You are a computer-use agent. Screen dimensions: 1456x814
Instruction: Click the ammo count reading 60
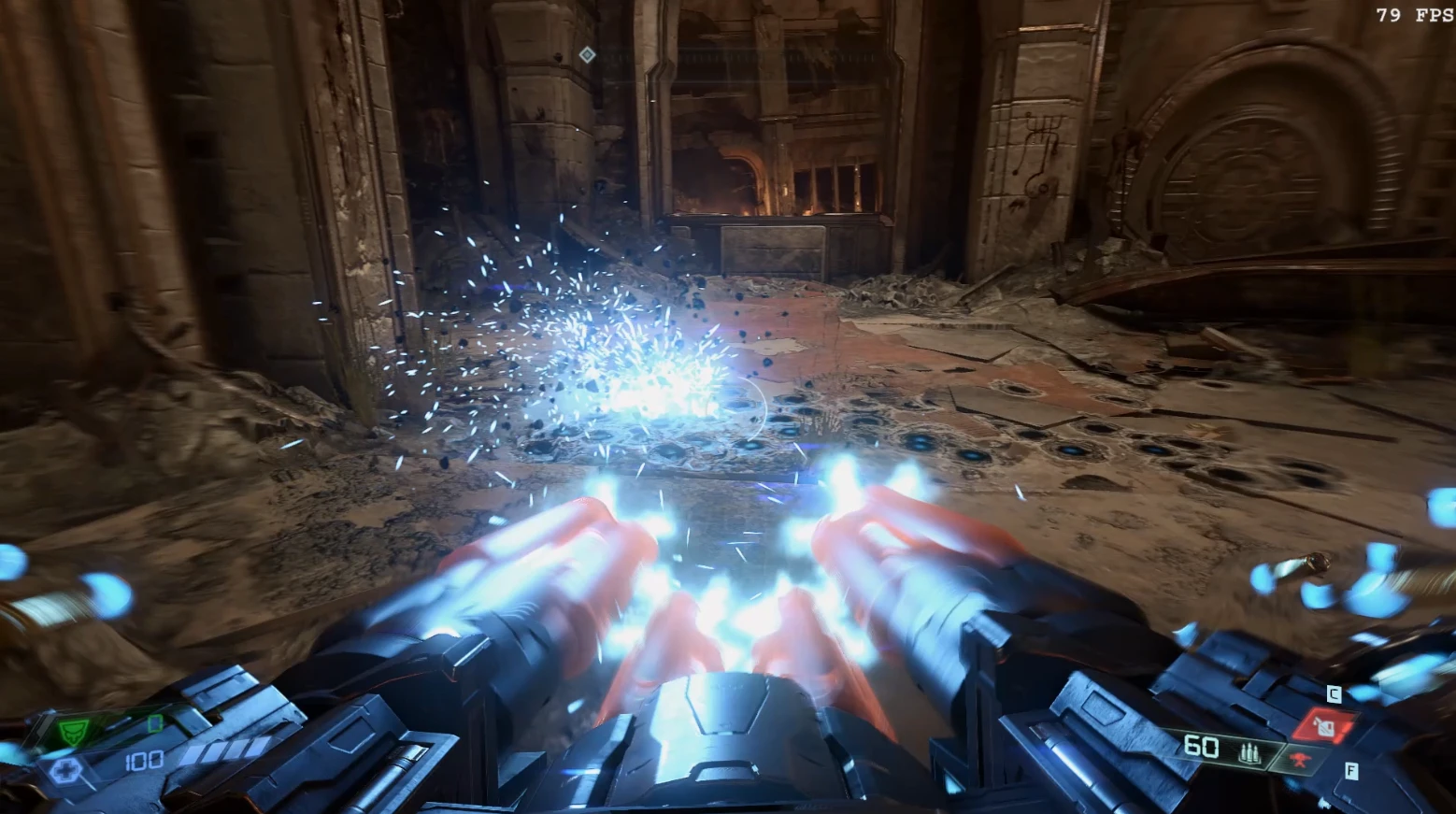pos(1201,746)
